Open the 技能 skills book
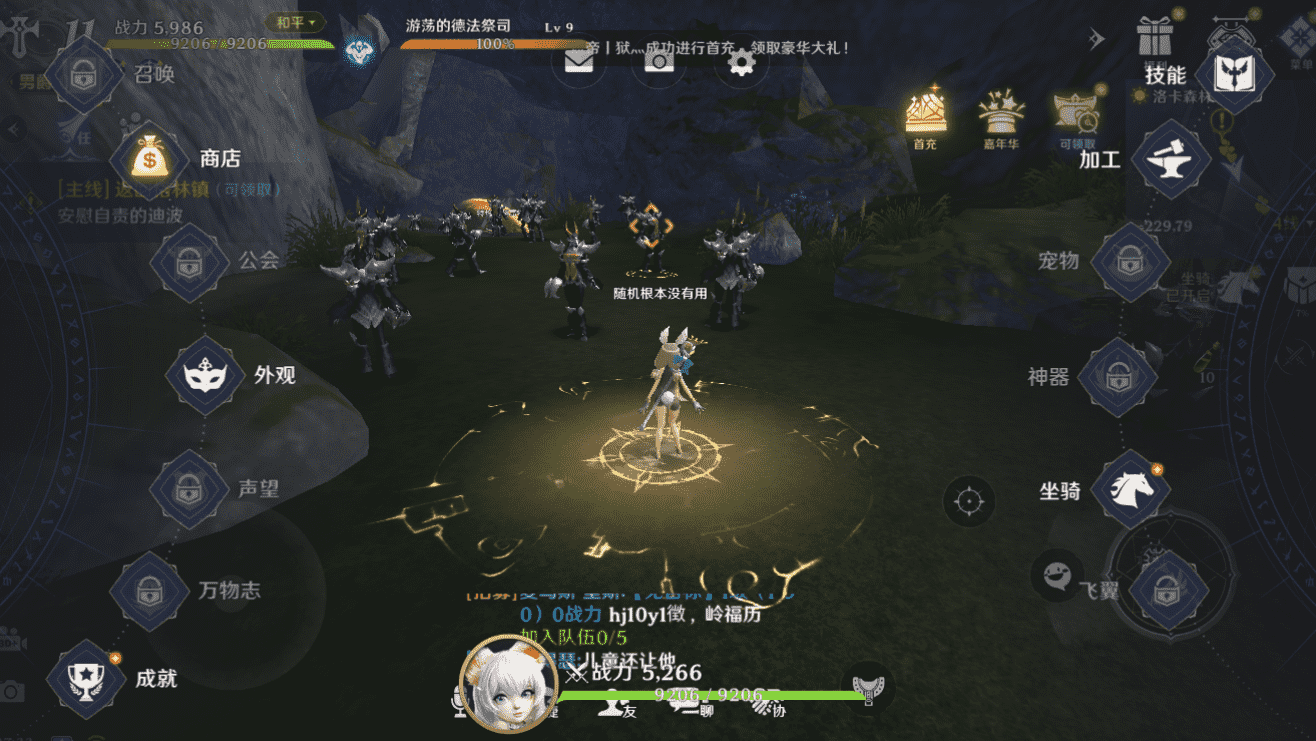Image resolution: width=1316 pixels, height=741 pixels. point(1240,75)
